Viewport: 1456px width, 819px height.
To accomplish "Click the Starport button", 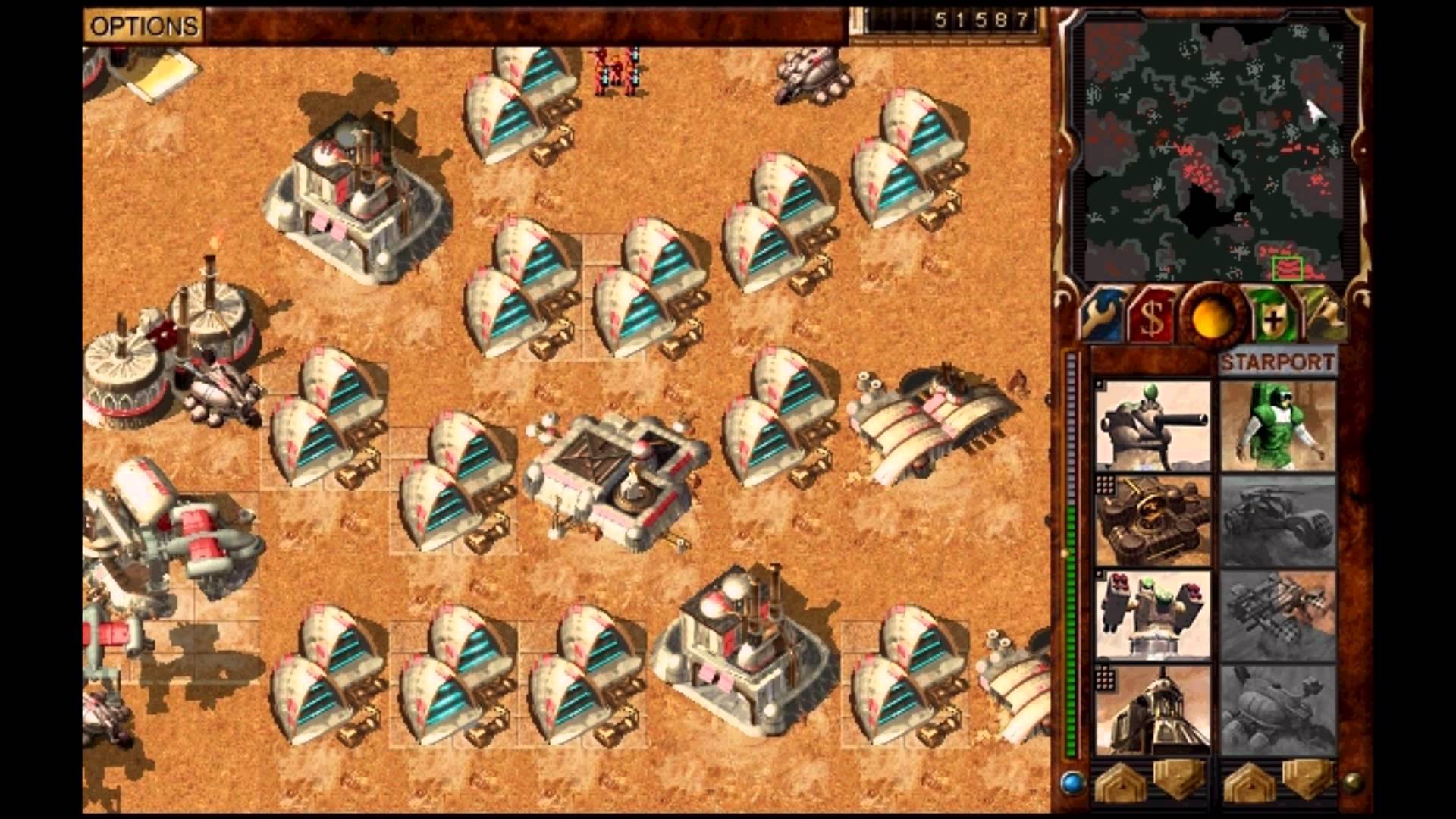I will (1277, 362).
